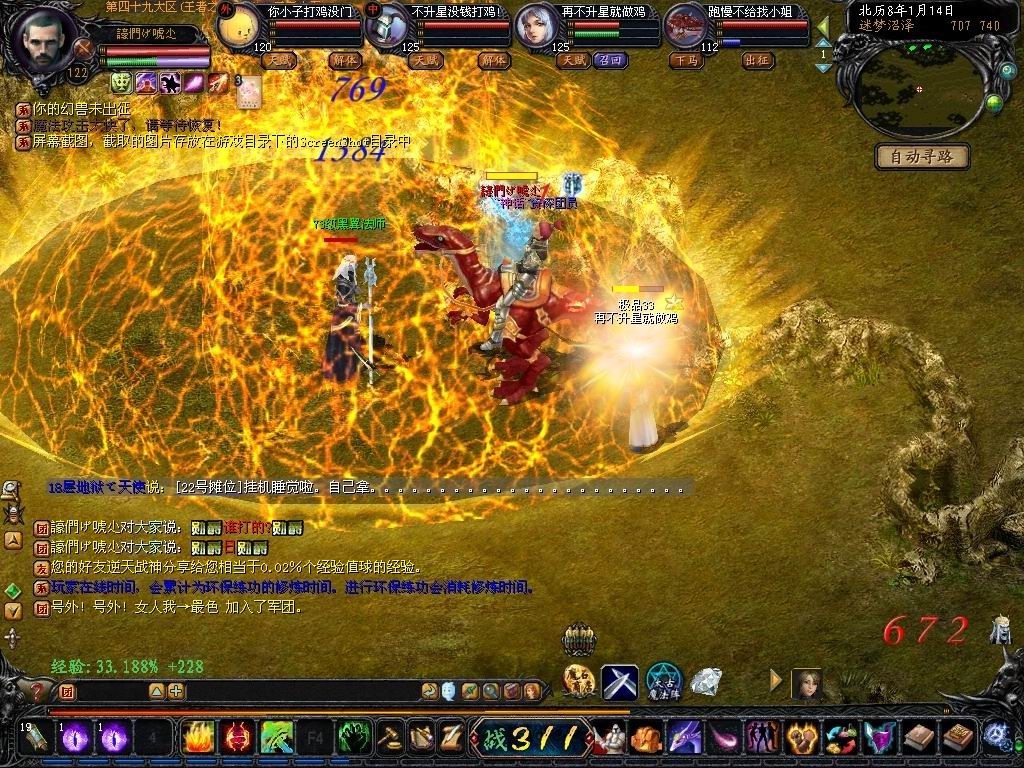Click the 下马 dismount button
This screenshot has width=1024, height=768.
click(x=686, y=60)
